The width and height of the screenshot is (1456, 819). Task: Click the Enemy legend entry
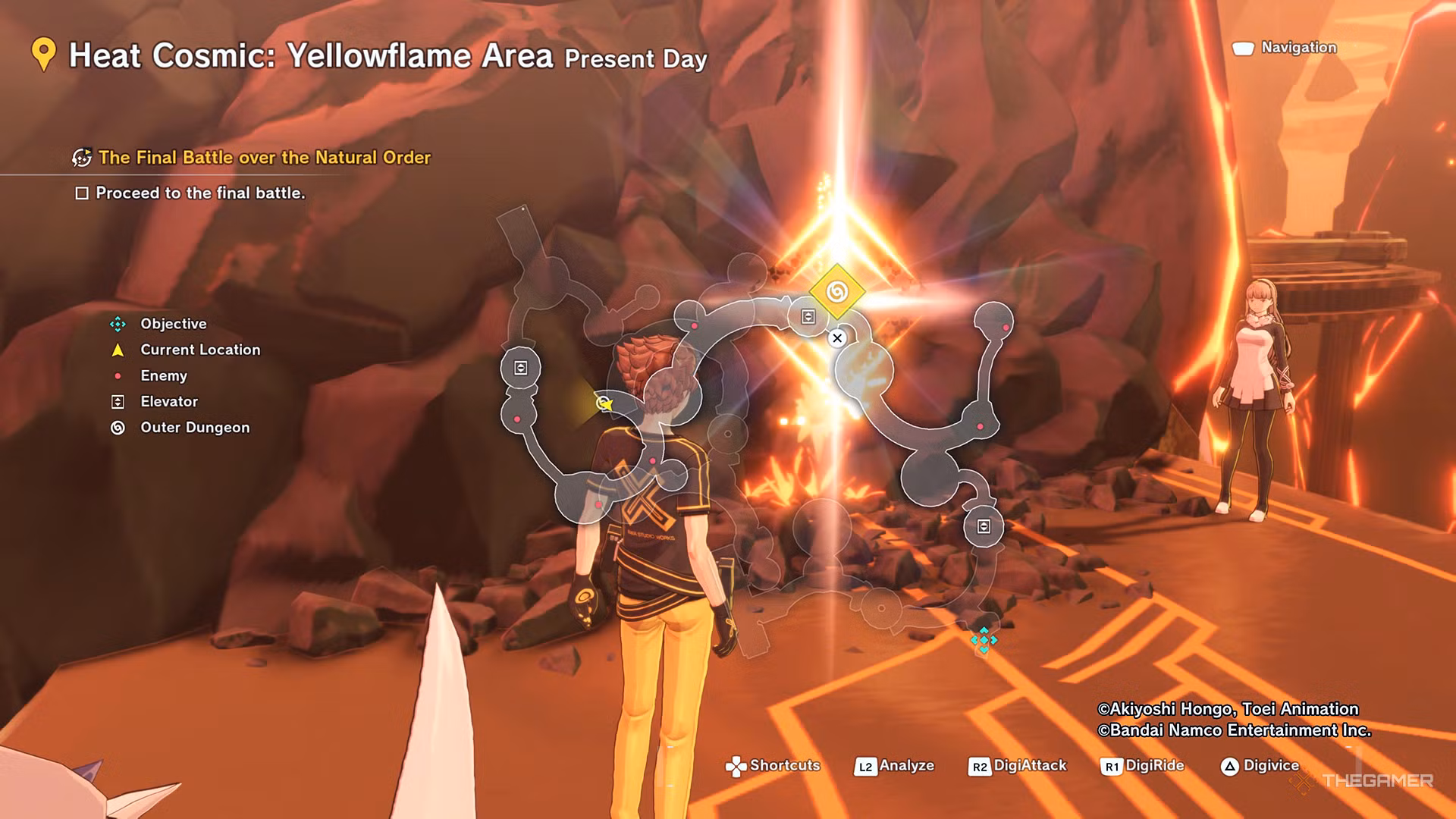(163, 375)
